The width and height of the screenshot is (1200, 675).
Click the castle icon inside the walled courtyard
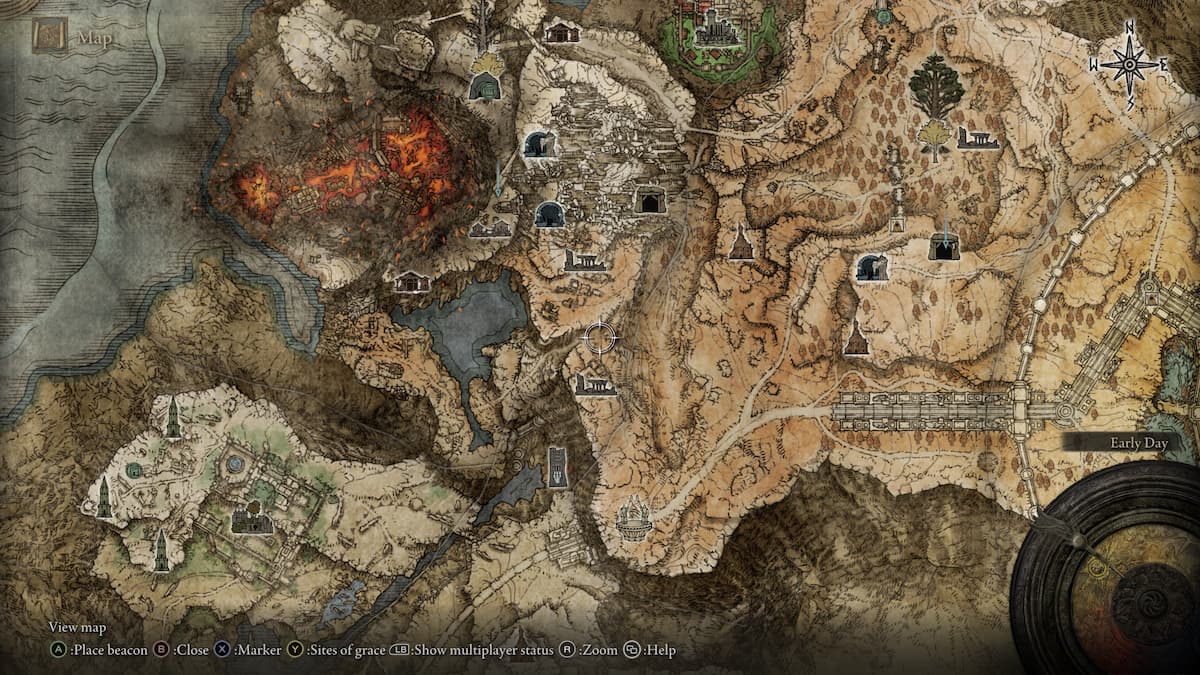pos(252,518)
